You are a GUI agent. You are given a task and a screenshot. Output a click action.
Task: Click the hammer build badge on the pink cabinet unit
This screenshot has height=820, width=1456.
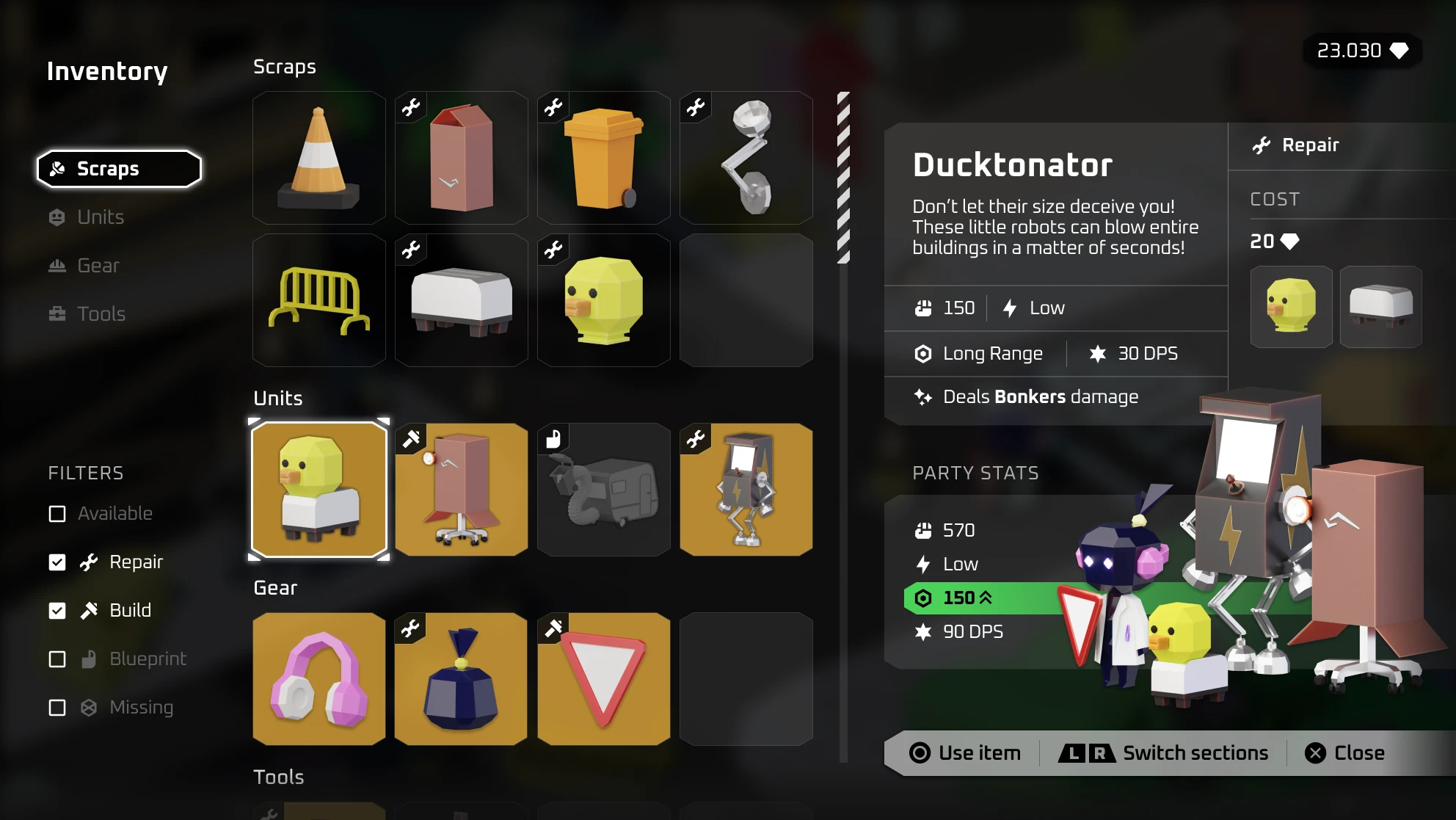(x=409, y=438)
